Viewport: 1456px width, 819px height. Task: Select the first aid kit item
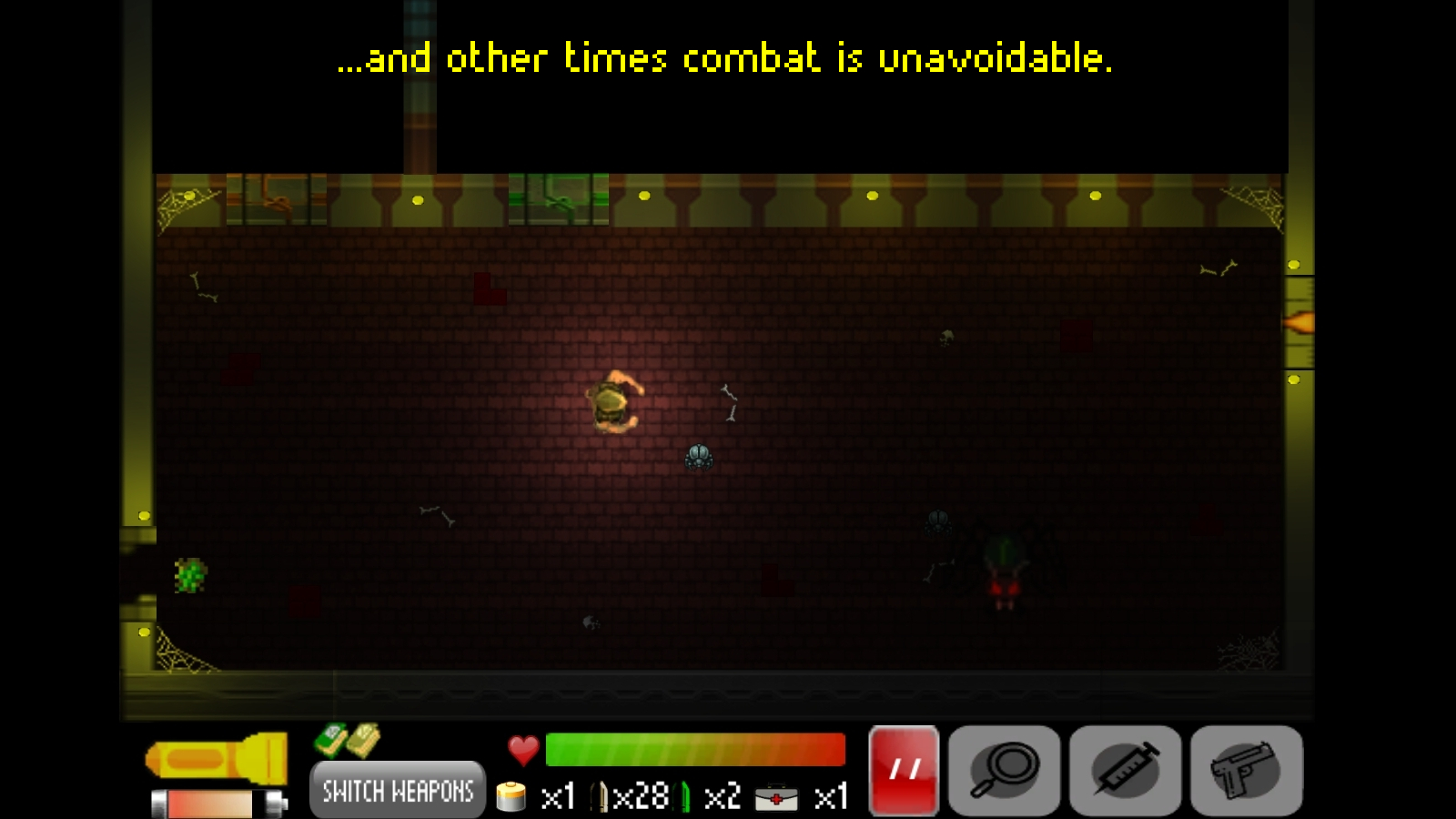click(x=776, y=798)
